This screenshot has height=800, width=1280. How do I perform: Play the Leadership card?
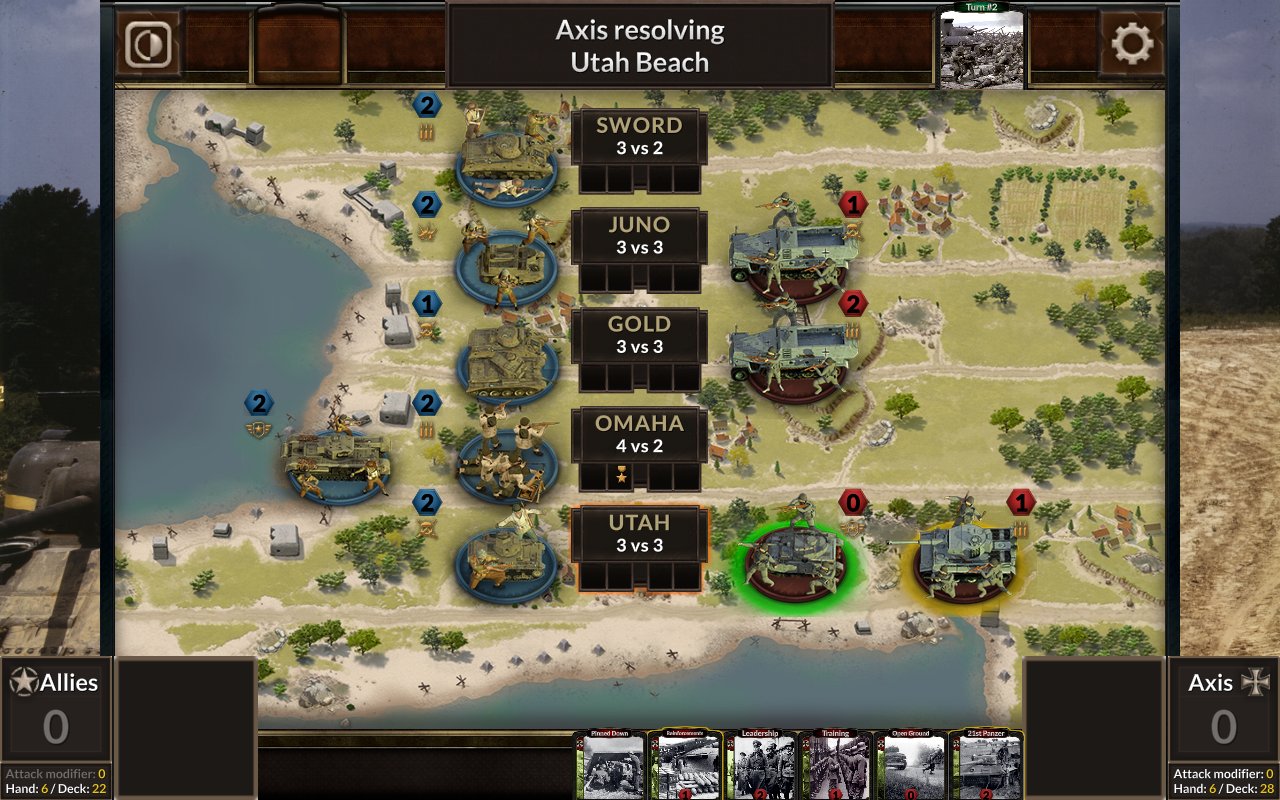[x=761, y=770]
